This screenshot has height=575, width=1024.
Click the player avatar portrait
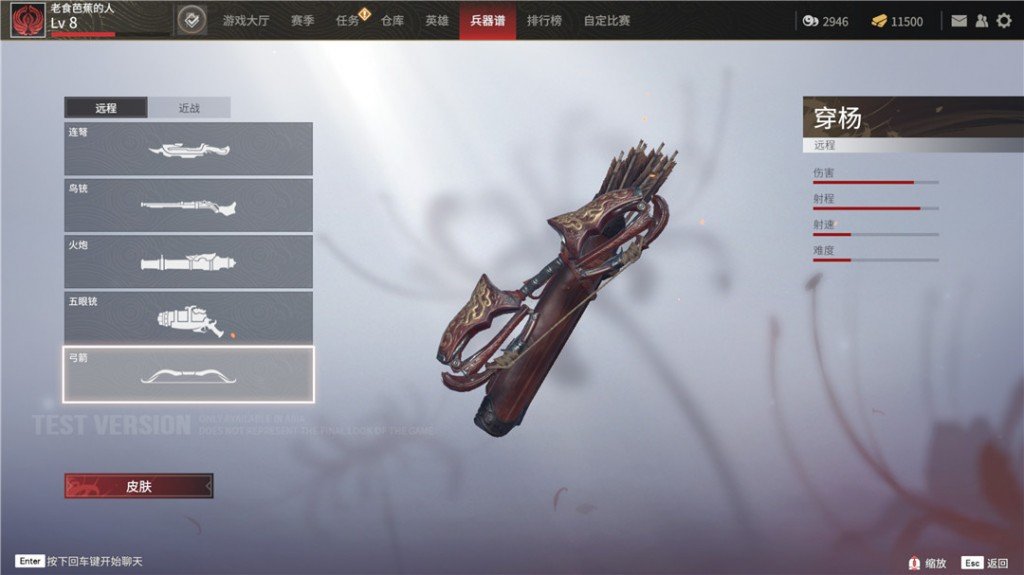28,20
